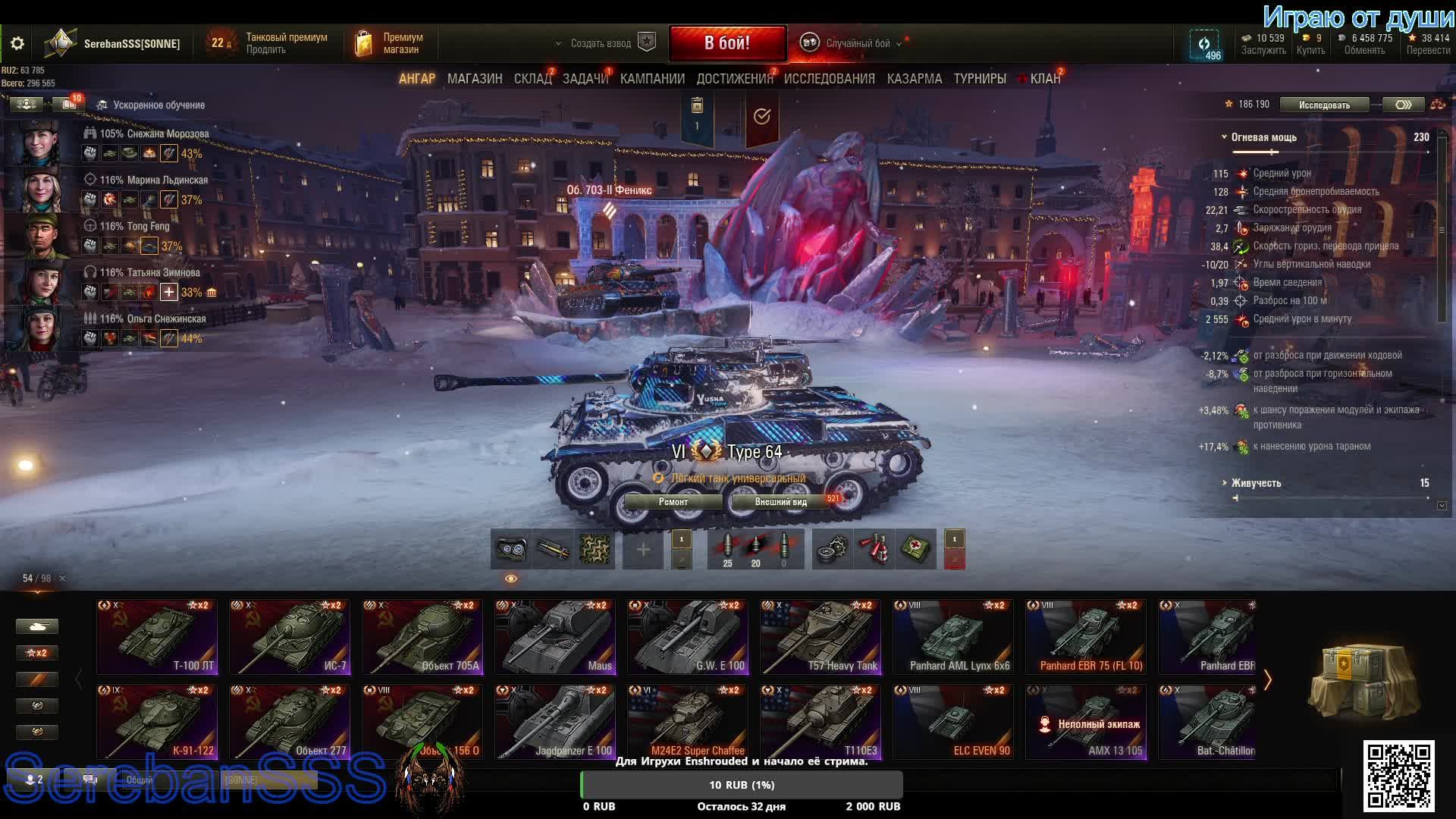Click Создать взвод to create platoon
The width and height of the screenshot is (1456, 819).
click(x=601, y=43)
